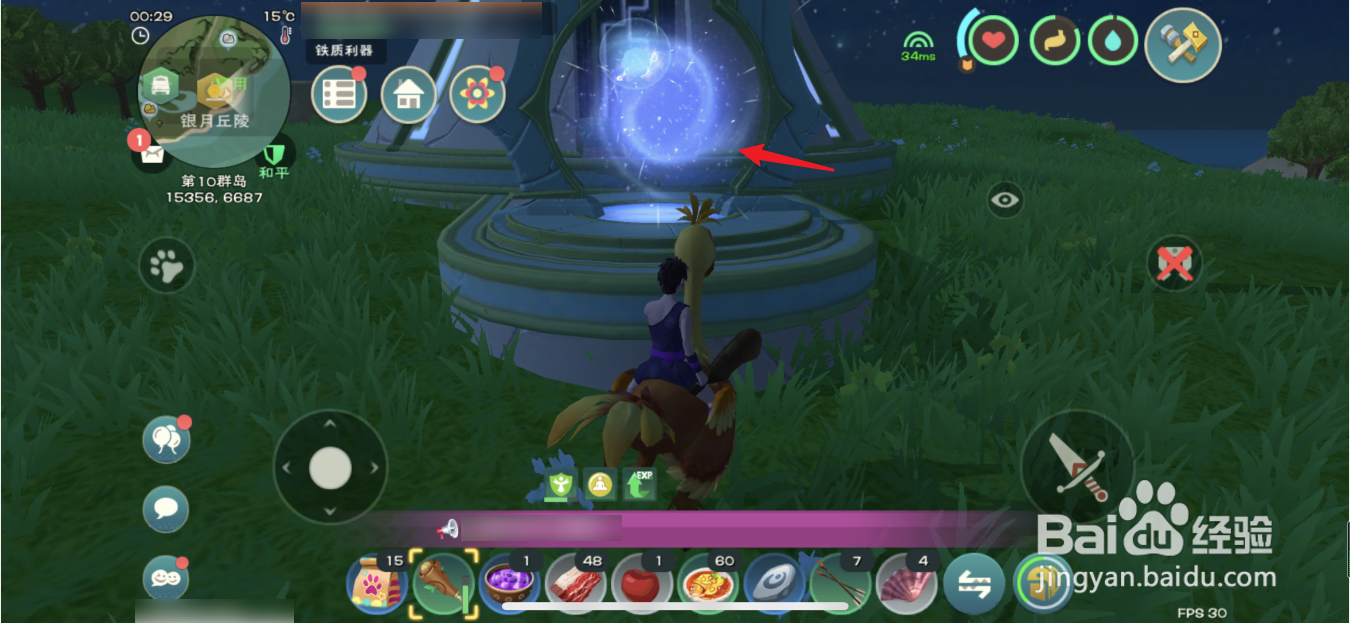Screen dimensions: 1350x623
Task: Open the mail envelope icon
Action: click(x=152, y=155)
